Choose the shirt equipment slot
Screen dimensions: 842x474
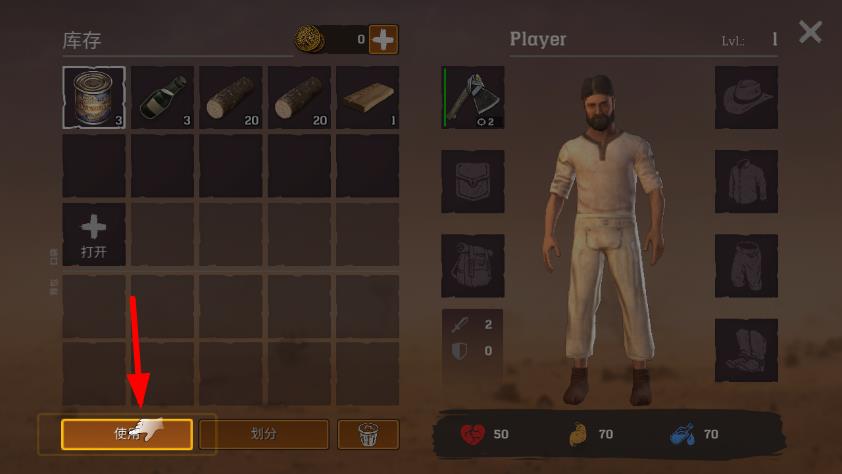746,182
